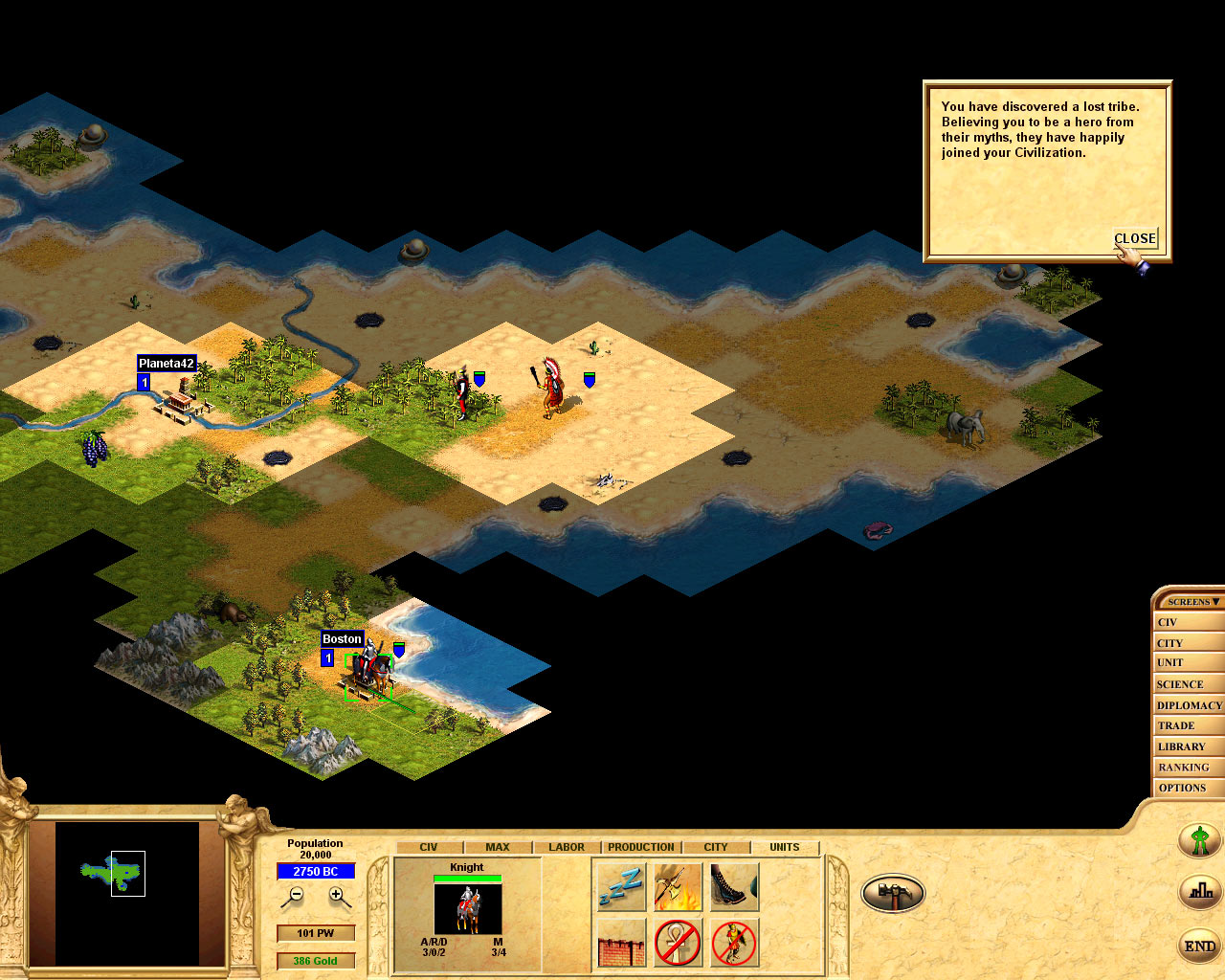1225x980 pixels.
Task: Close the lost tribe message
Action: point(1134,238)
